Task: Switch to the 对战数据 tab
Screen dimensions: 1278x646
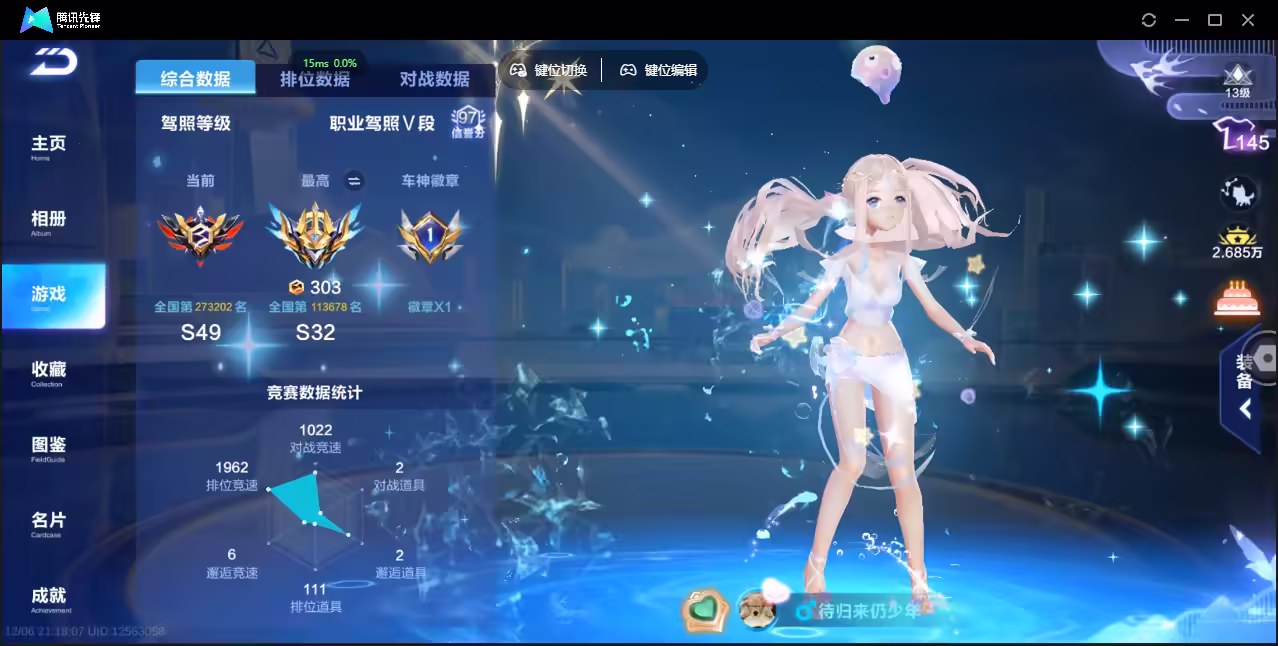Action: [x=434, y=80]
